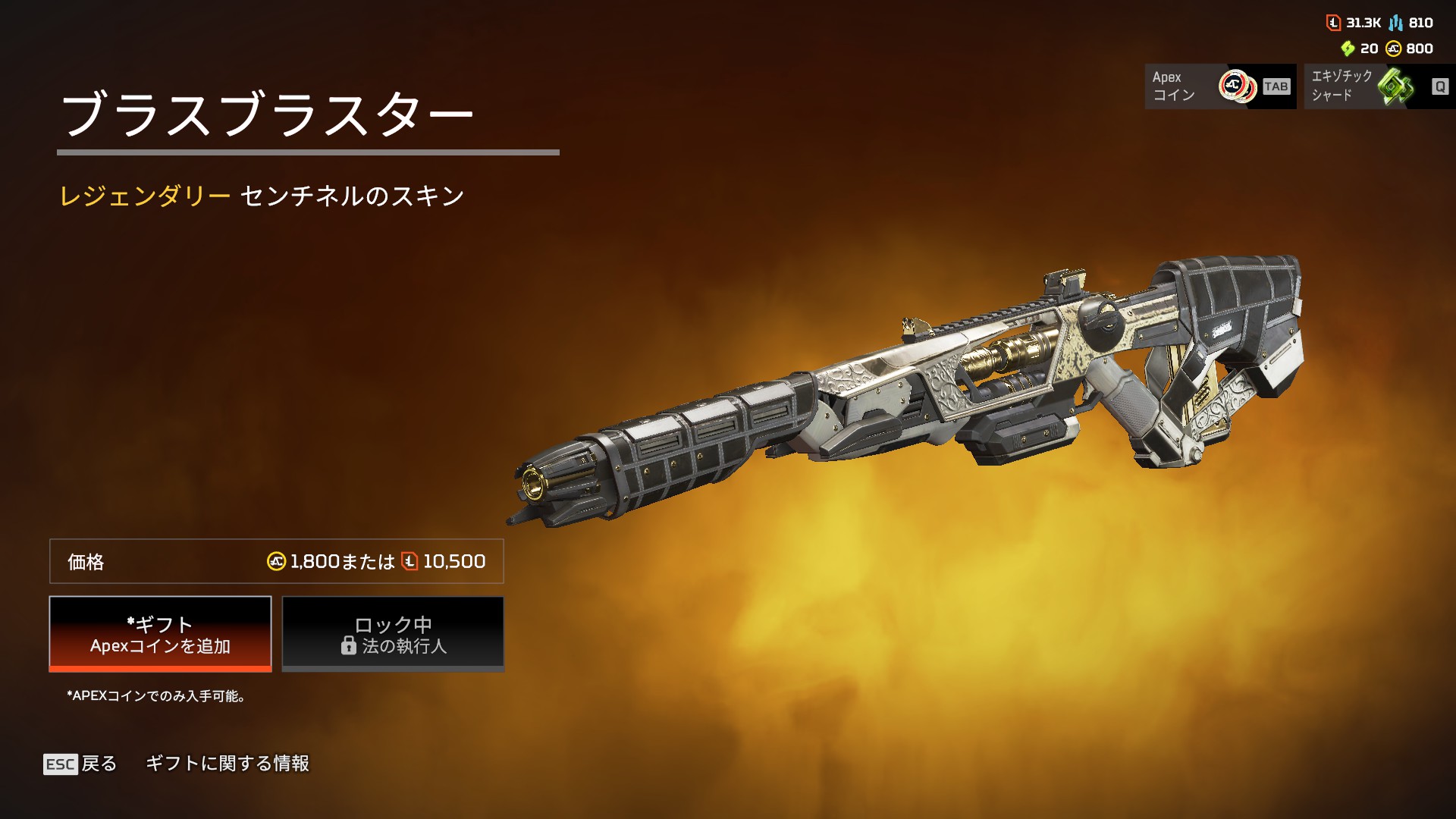Open ギフトに関する情報 link
The width and height of the screenshot is (1456, 819).
[227, 764]
